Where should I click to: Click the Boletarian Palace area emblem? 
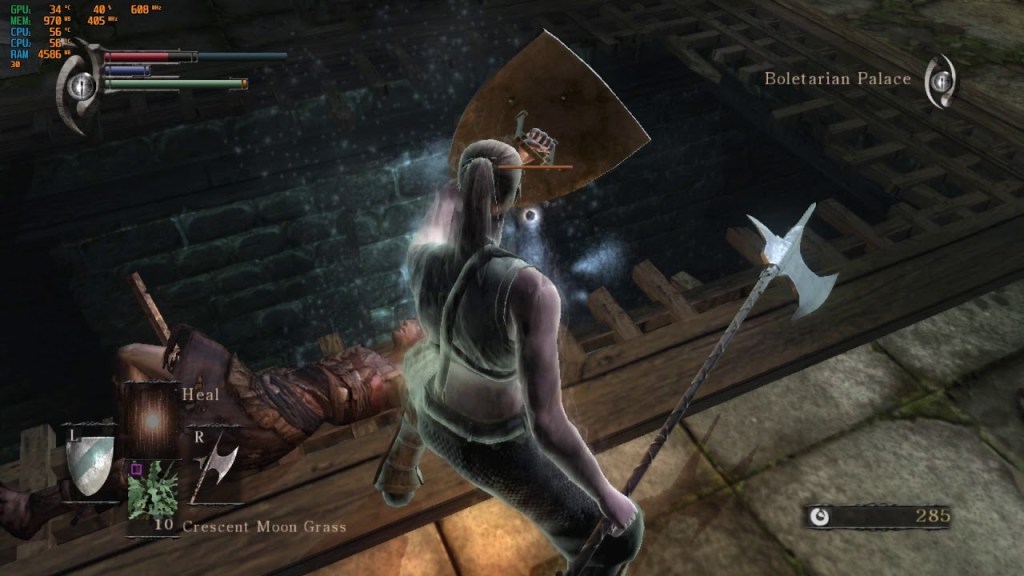click(x=939, y=80)
